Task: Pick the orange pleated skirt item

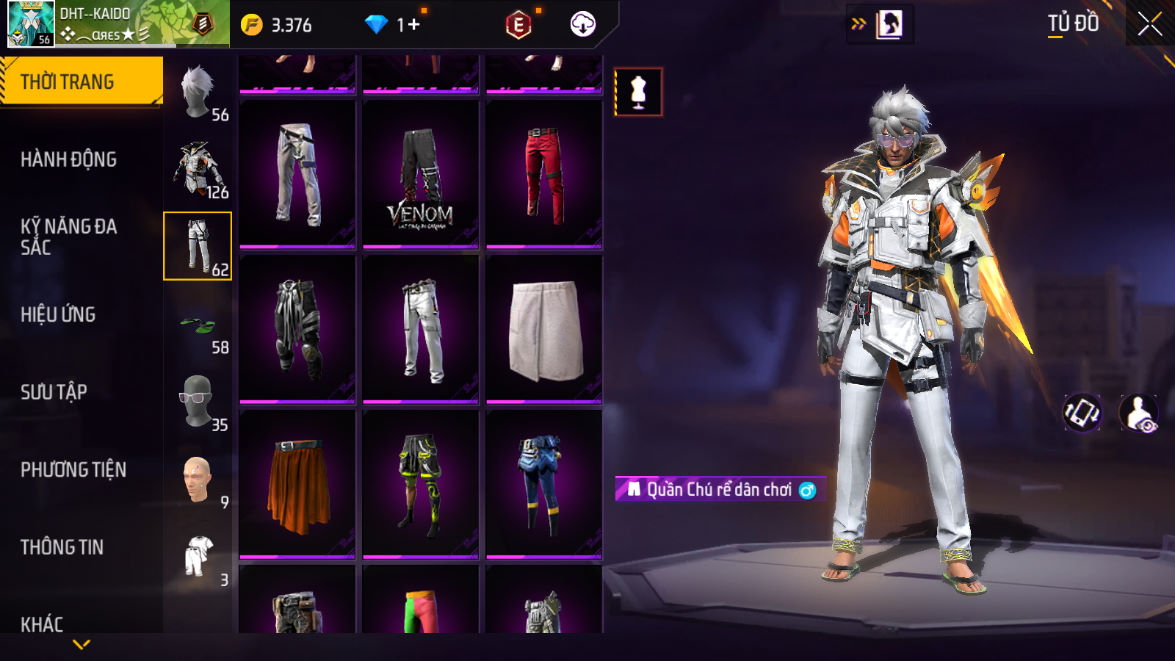Action: [x=297, y=484]
